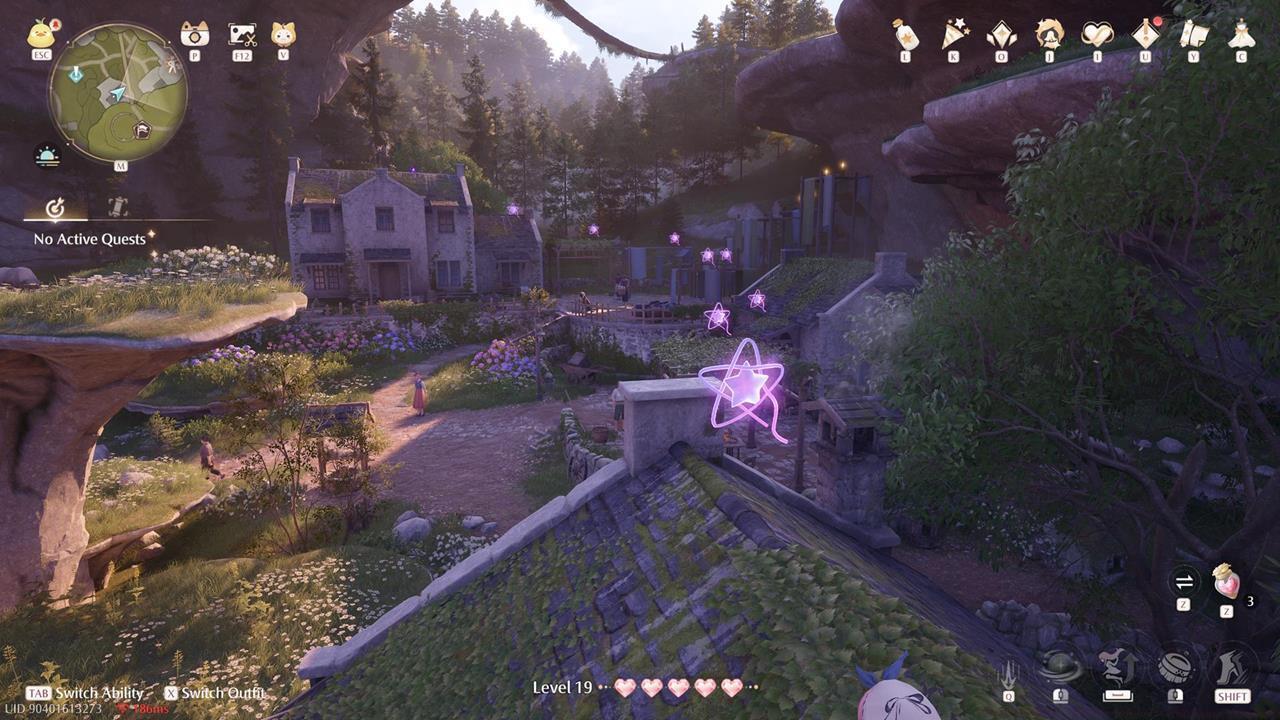Screen dimensions: 1280x720
Task: Click the compass icon above No Active Quests
Action: [x=55, y=209]
